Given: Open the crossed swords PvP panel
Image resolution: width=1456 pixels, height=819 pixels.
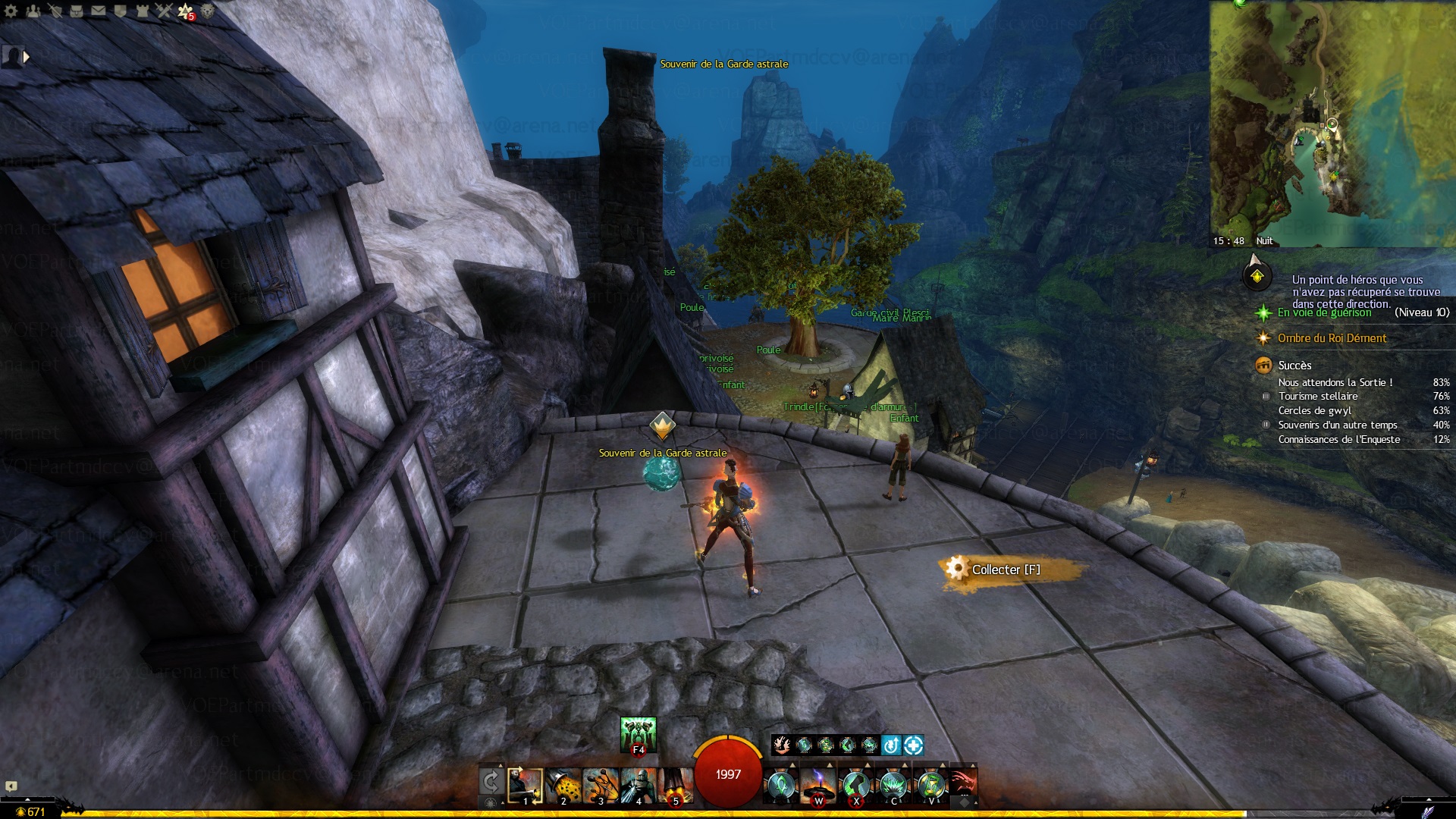Looking at the screenshot, I should coord(165,11).
